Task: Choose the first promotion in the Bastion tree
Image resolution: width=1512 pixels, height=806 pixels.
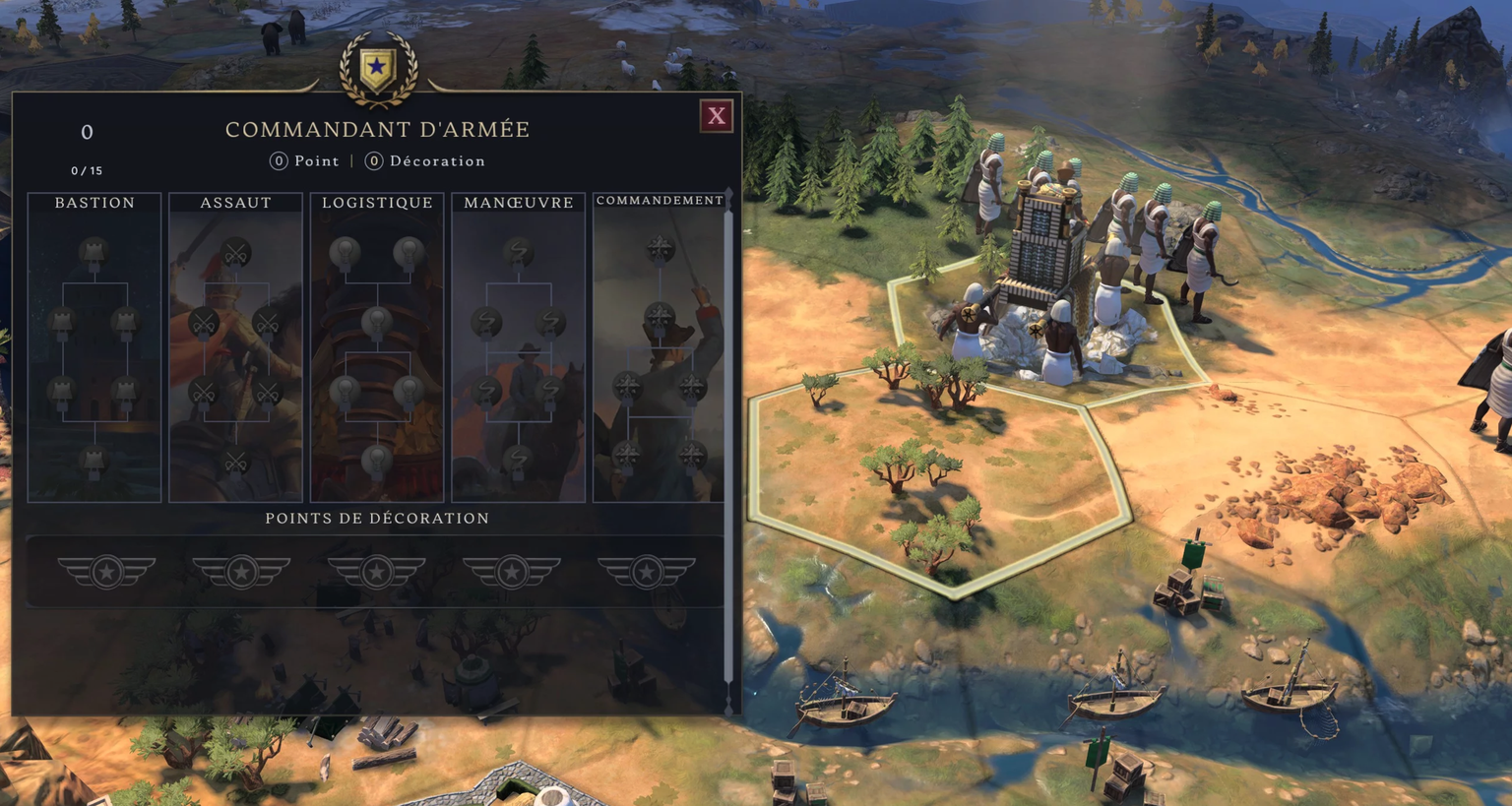Action: coord(94,253)
